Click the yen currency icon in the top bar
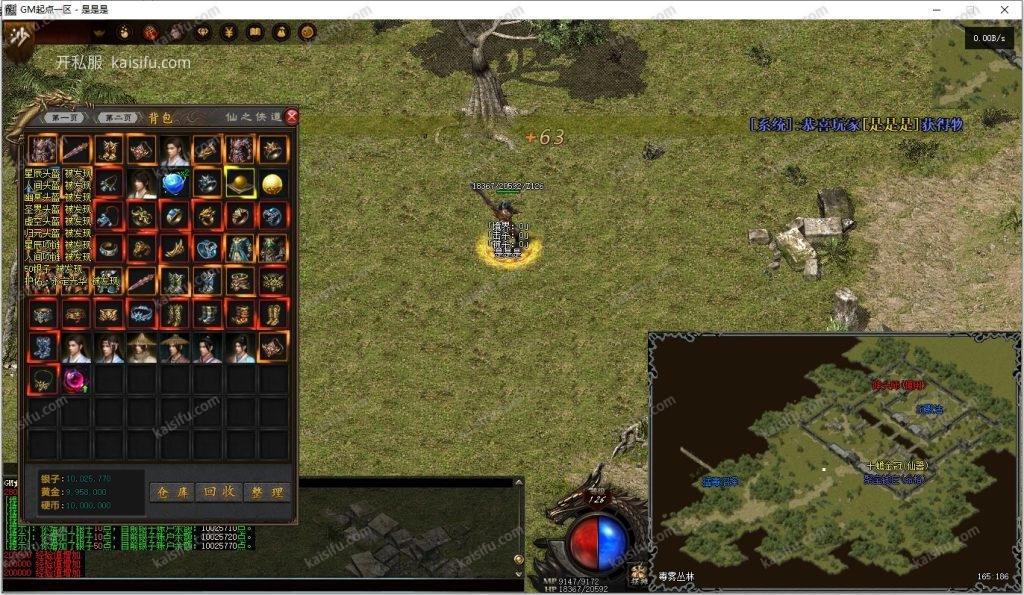Viewport: 1024px width, 595px height. [228, 32]
